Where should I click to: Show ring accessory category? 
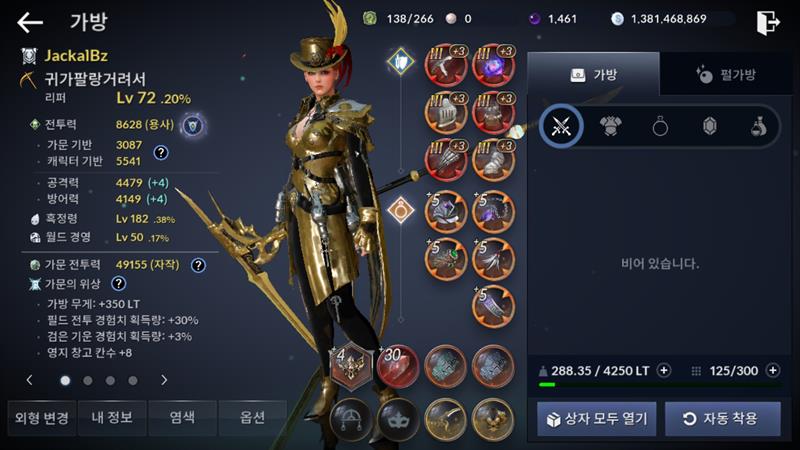pos(660,126)
